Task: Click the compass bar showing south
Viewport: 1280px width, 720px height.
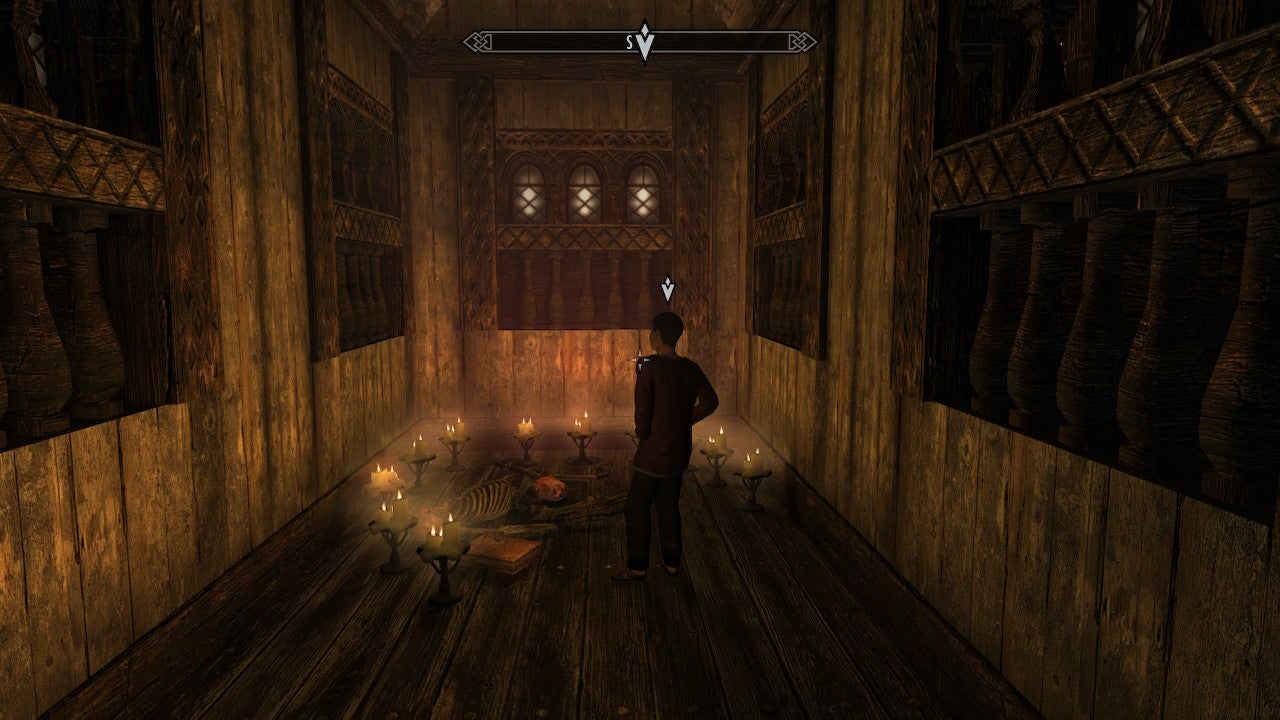Action: [x=640, y=42]
